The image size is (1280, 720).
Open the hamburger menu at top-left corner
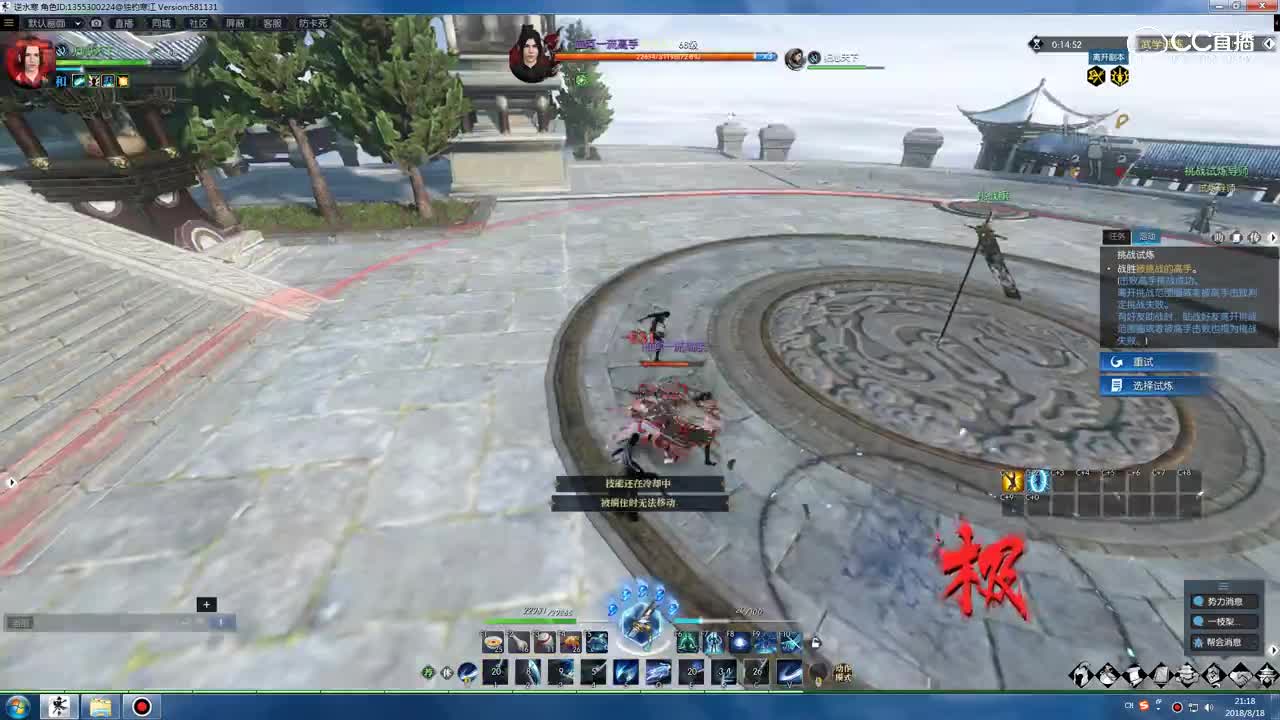point(9,22)
